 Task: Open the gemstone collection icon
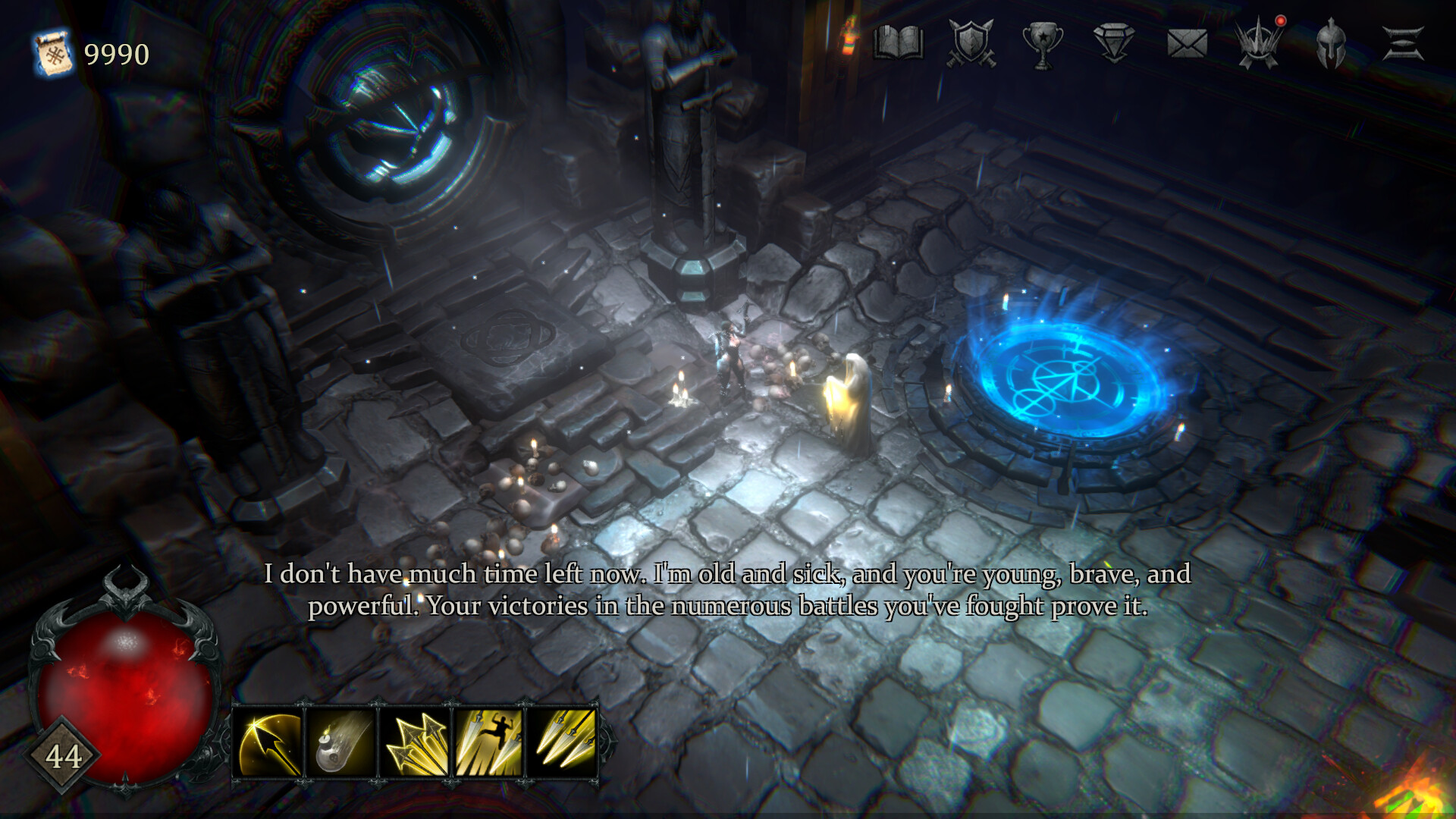point(1113,43)
